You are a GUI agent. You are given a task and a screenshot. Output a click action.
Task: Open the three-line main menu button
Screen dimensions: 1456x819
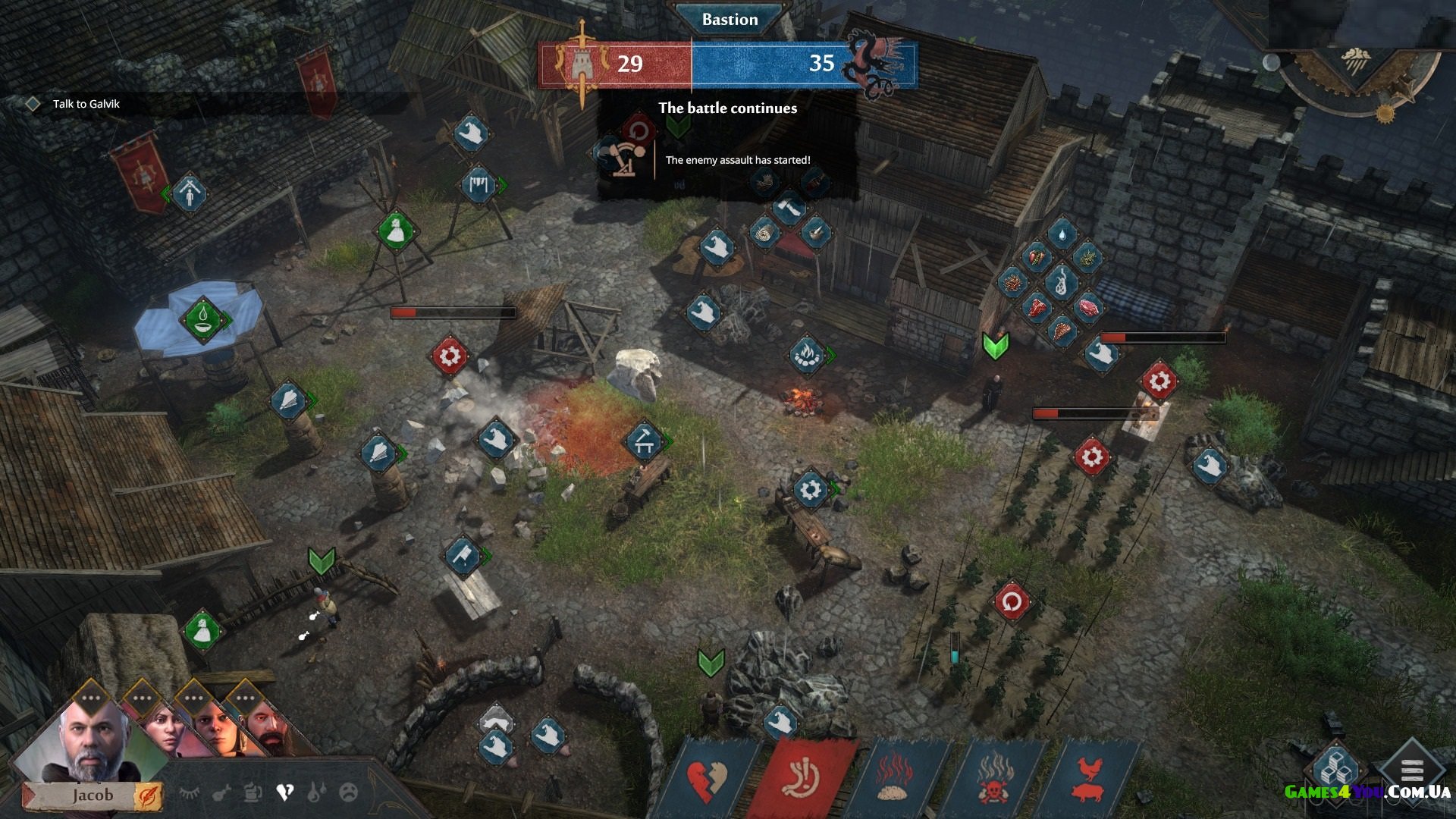[x=1411, y=771]
